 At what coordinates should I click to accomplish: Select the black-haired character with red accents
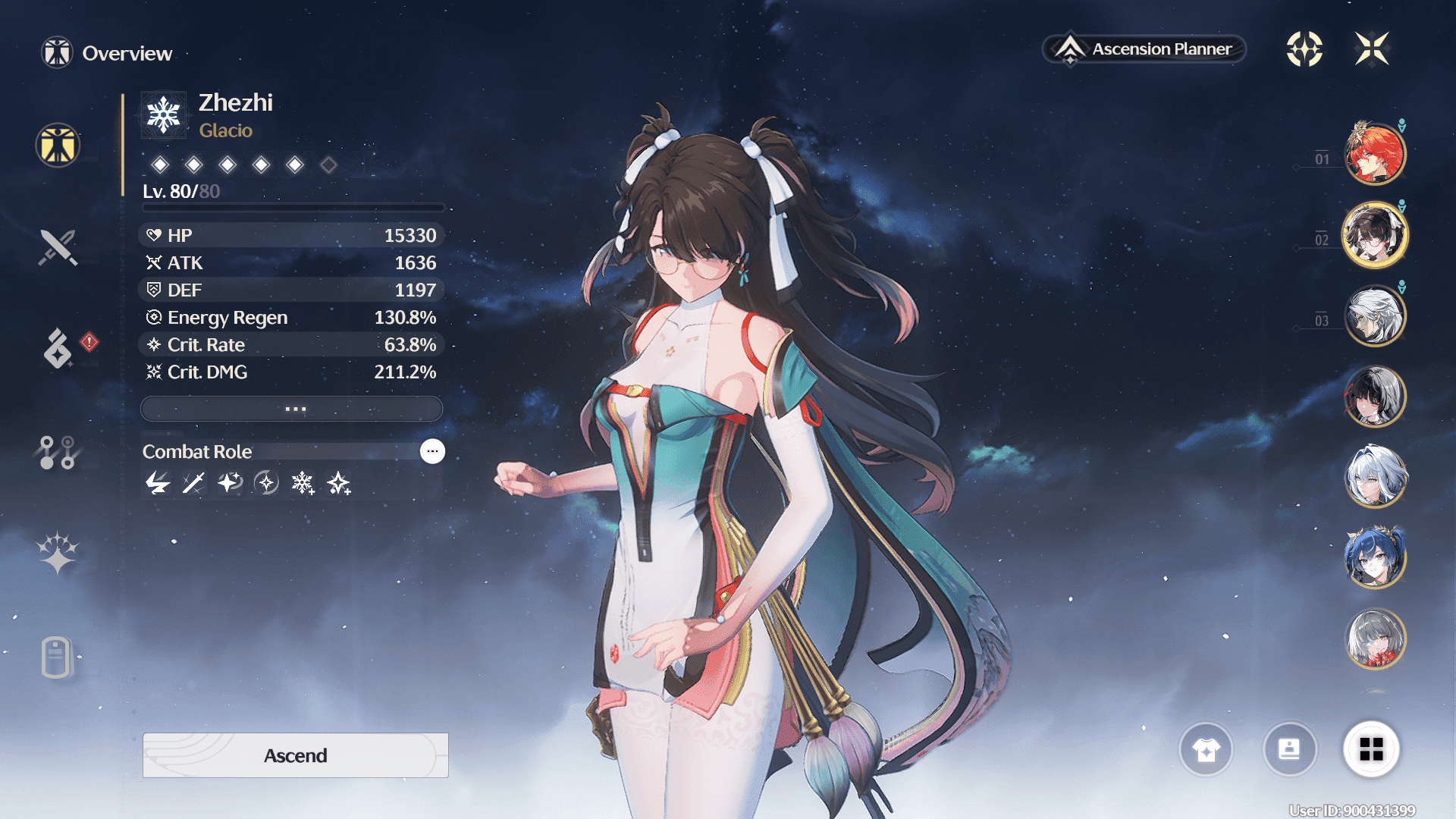tap(1375, 397)
